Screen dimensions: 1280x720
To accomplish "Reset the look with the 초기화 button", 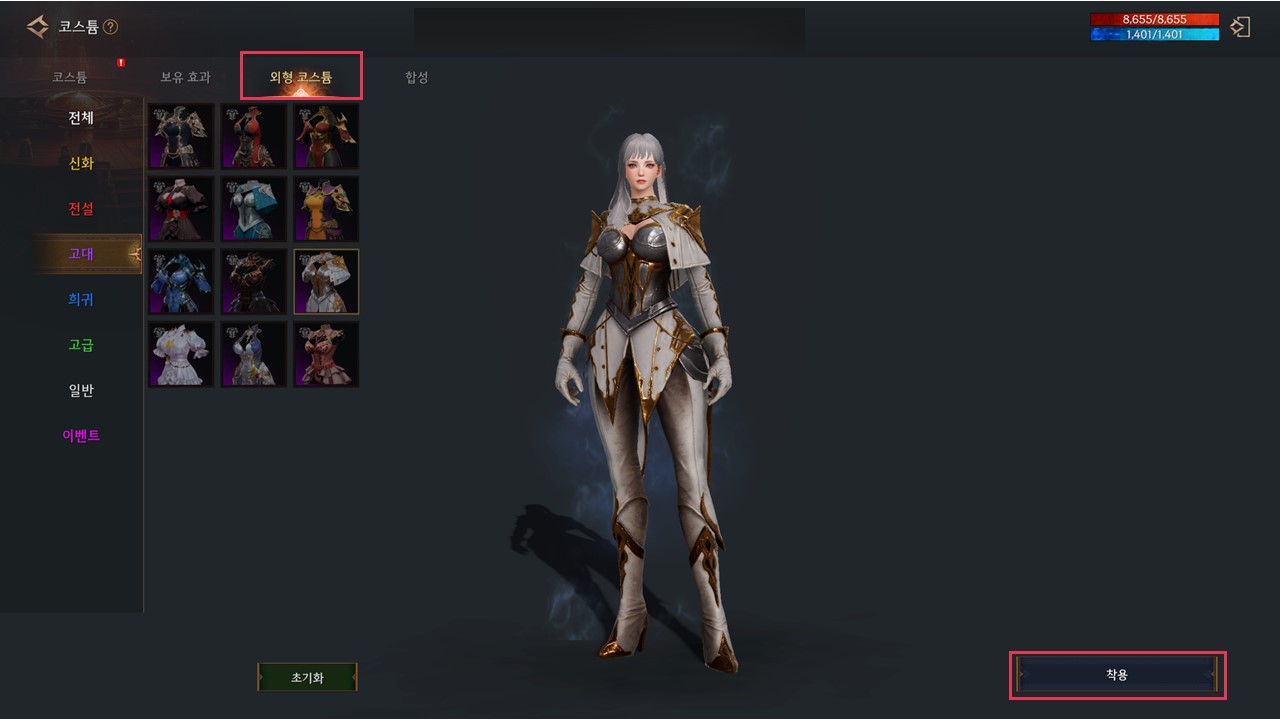I will click(307, 677).
